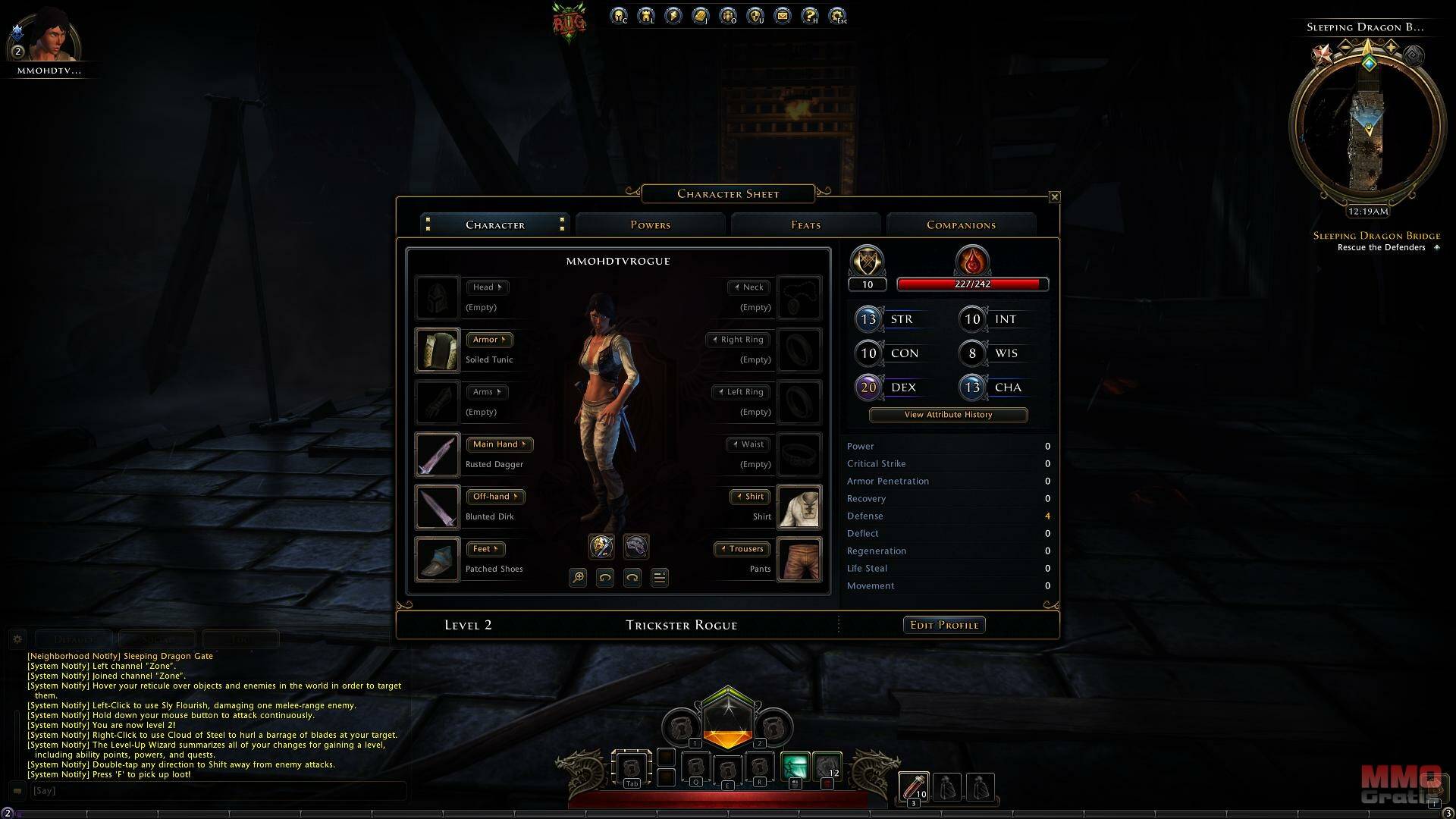The height and width of the screenshot is (819, 1456).
Task: Select the Soiled Tunic armor slot
Action: (438, 350)
